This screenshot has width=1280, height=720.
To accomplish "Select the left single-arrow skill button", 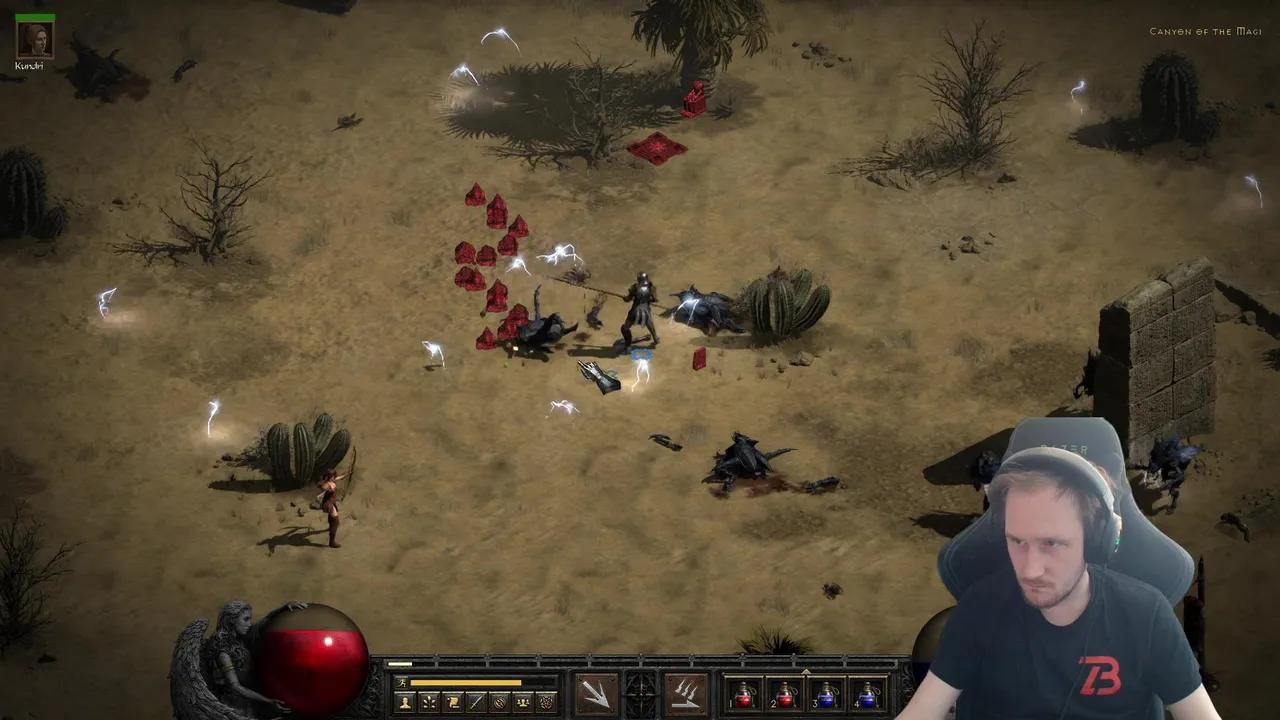I will (596, 694).
